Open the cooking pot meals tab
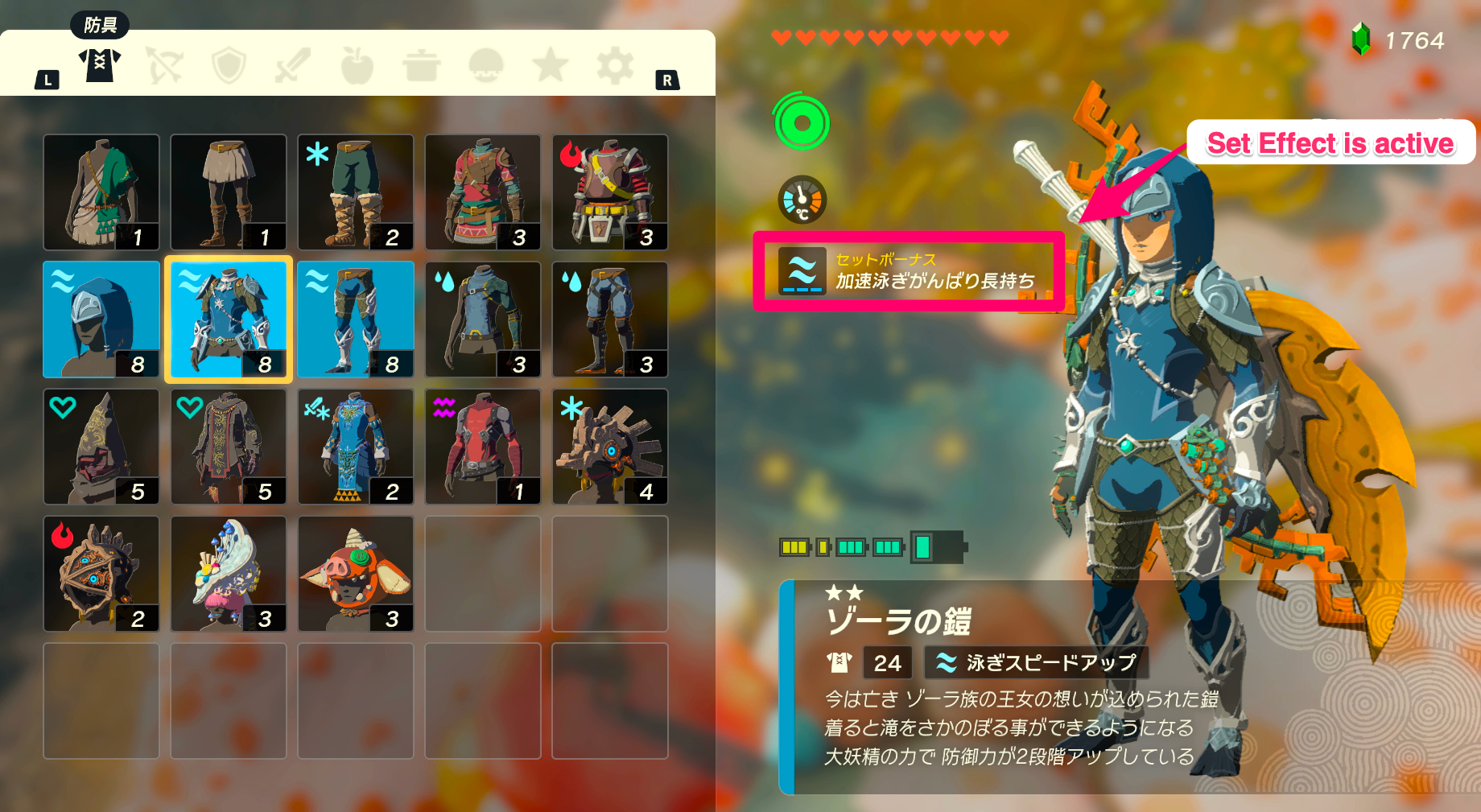1481x812 pixels. coord(422,66)
